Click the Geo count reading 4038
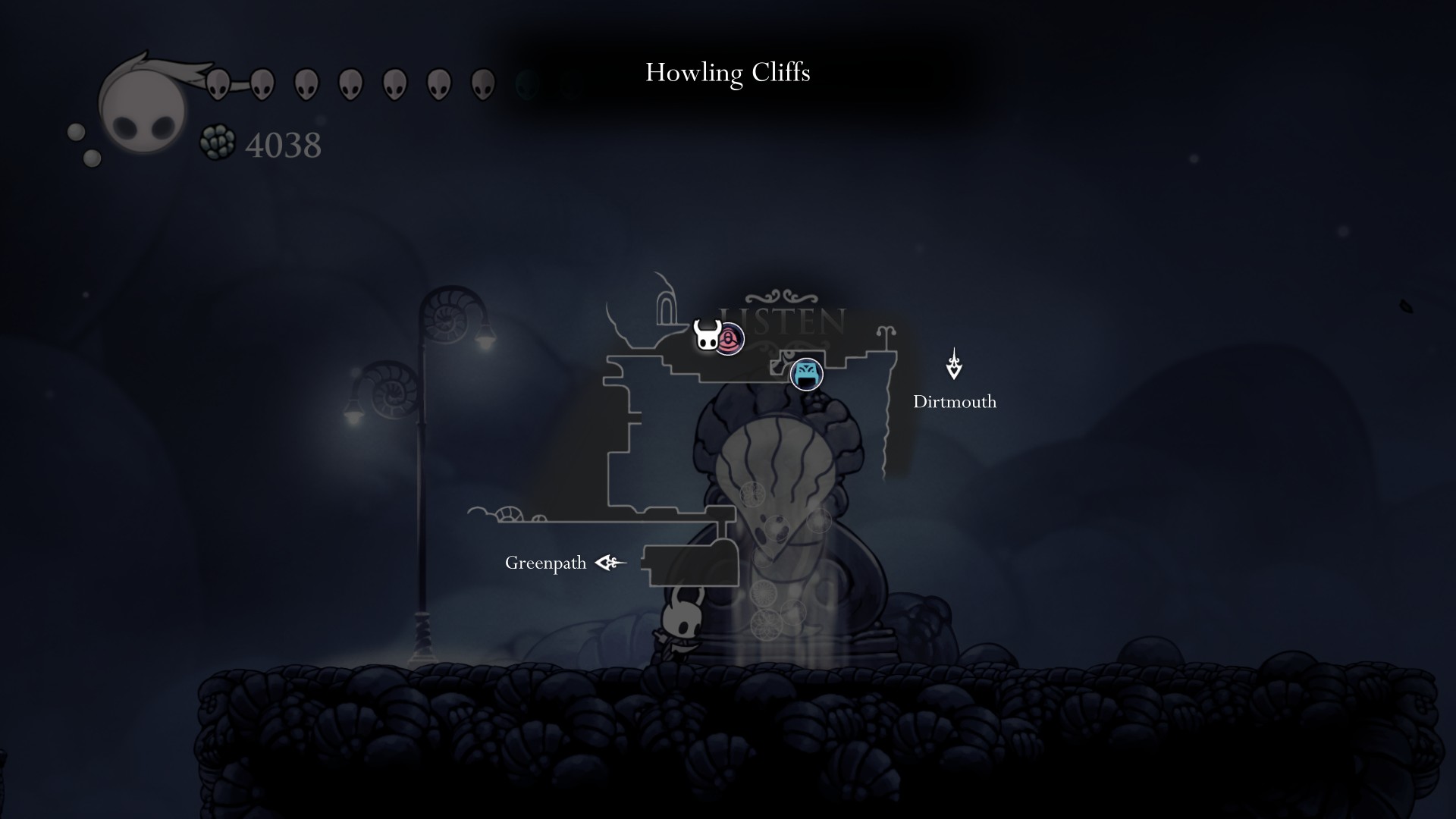Image resolution: width=1456 pixels, height=819 pixels. [283, 144]
